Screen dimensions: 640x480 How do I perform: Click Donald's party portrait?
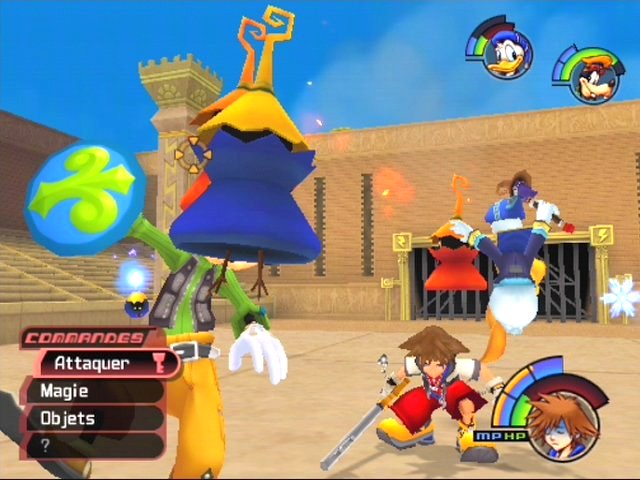(506, 54)
